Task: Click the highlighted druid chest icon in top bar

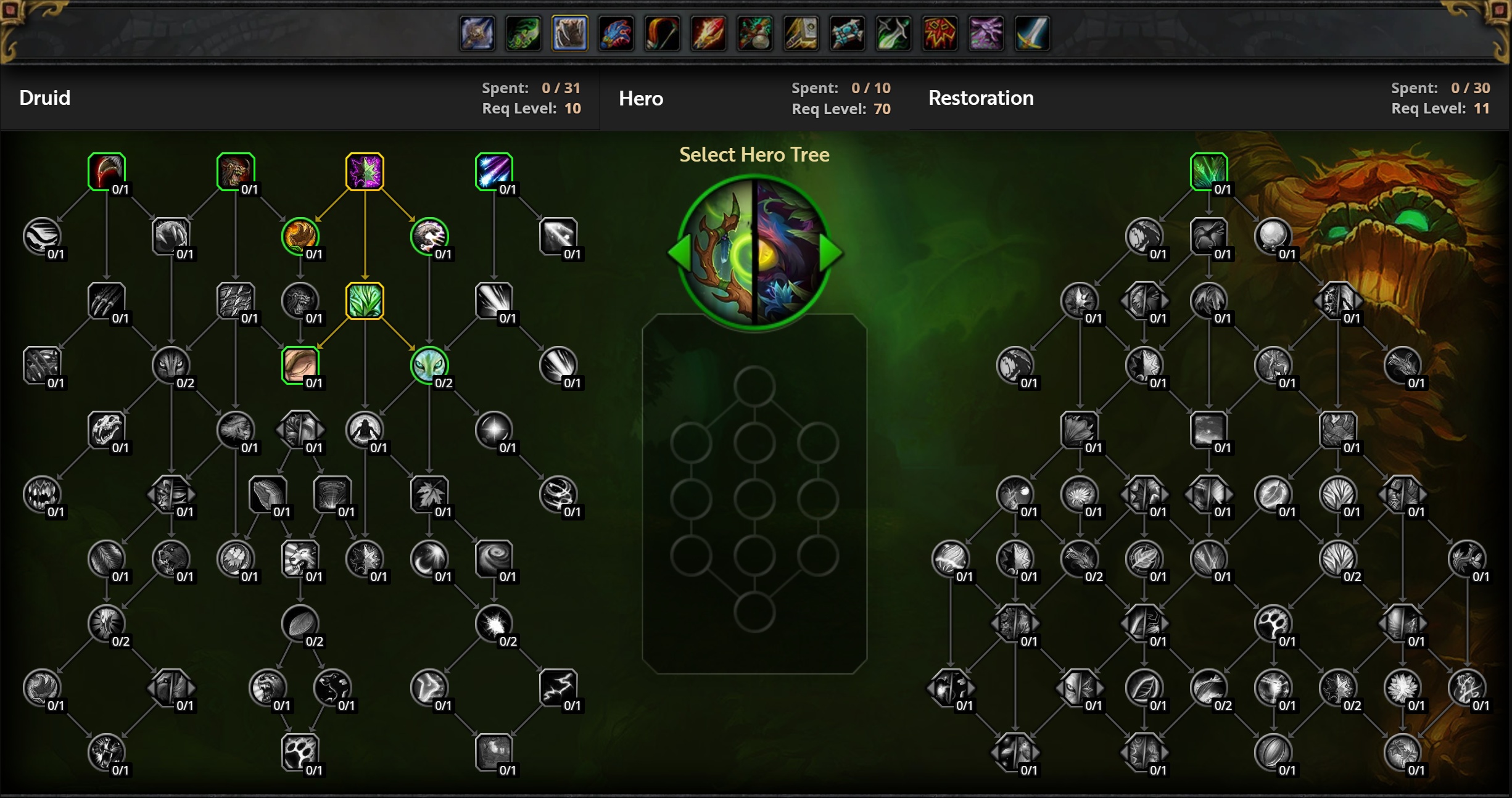Action: [x=569, y=33]
